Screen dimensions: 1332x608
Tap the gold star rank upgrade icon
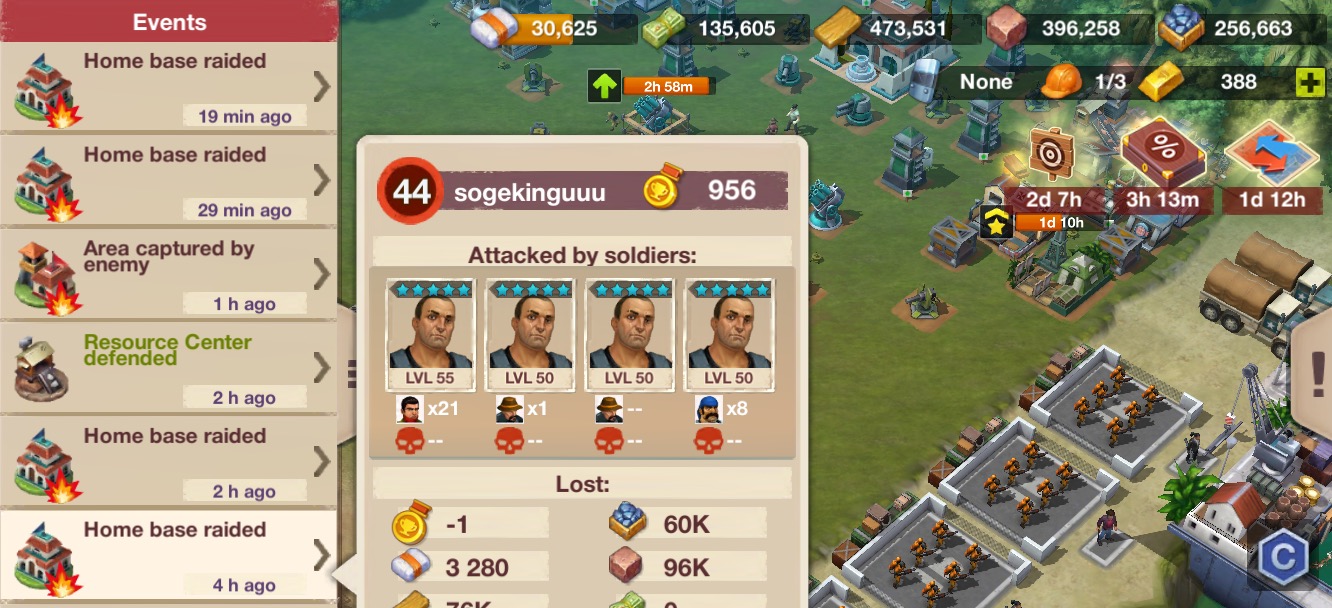pyautogui.click(x=996, y=223)
